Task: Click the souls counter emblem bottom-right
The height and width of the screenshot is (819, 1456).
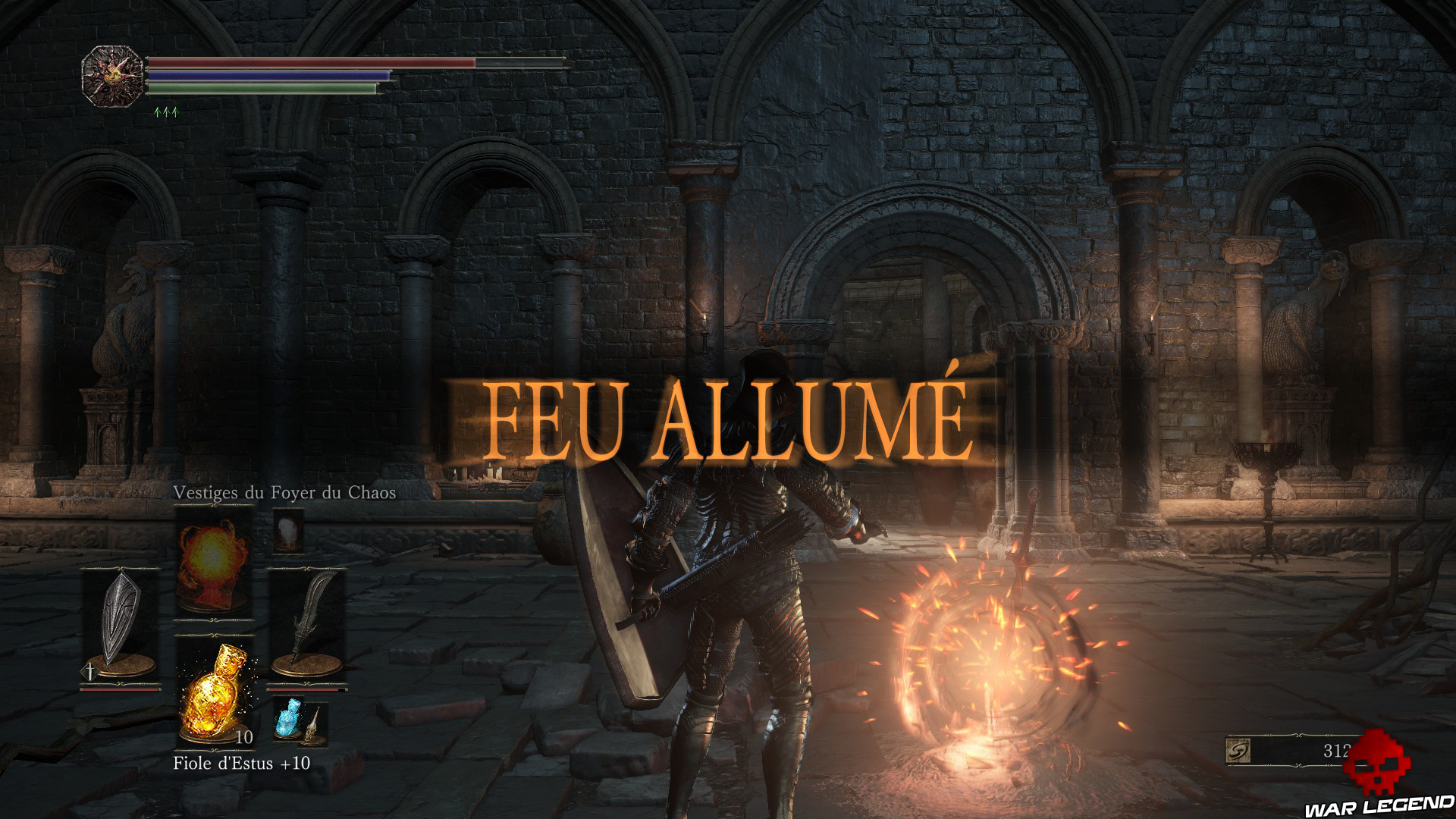Action: (1238, 749)
